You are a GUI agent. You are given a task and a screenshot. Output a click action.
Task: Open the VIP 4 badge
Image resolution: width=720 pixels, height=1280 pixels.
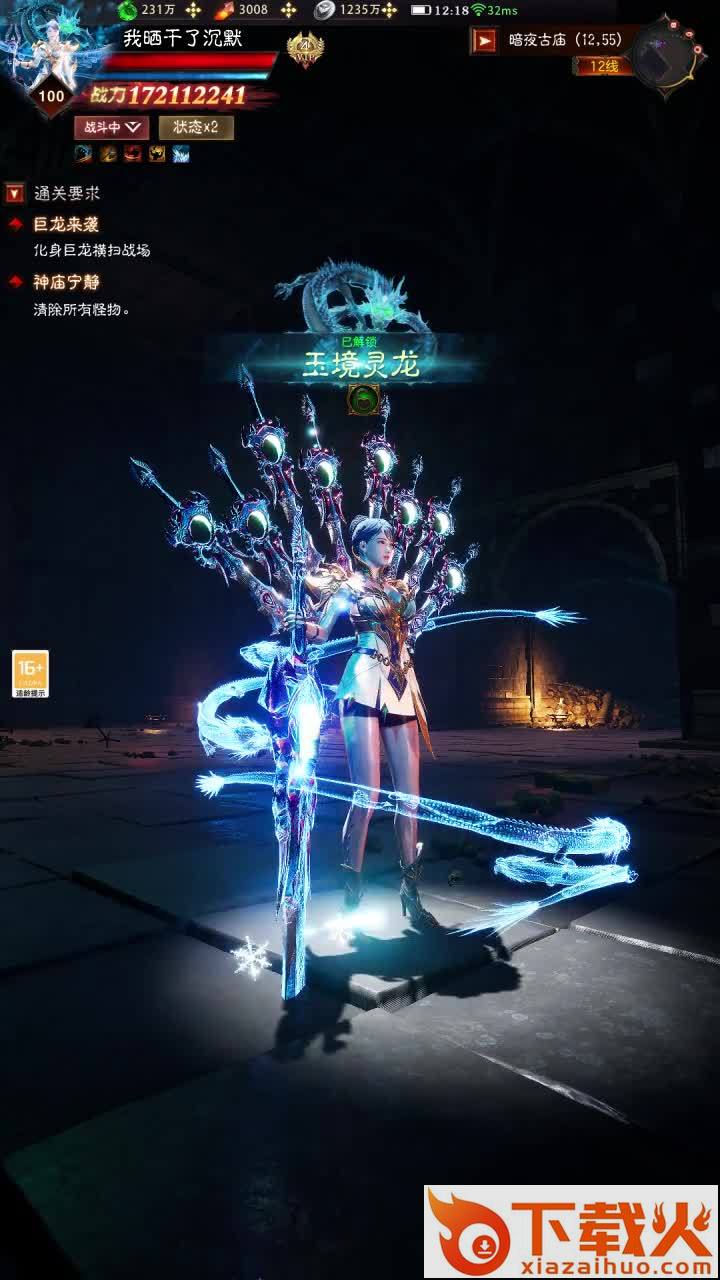pyautogui.click(x=305, y=49)
